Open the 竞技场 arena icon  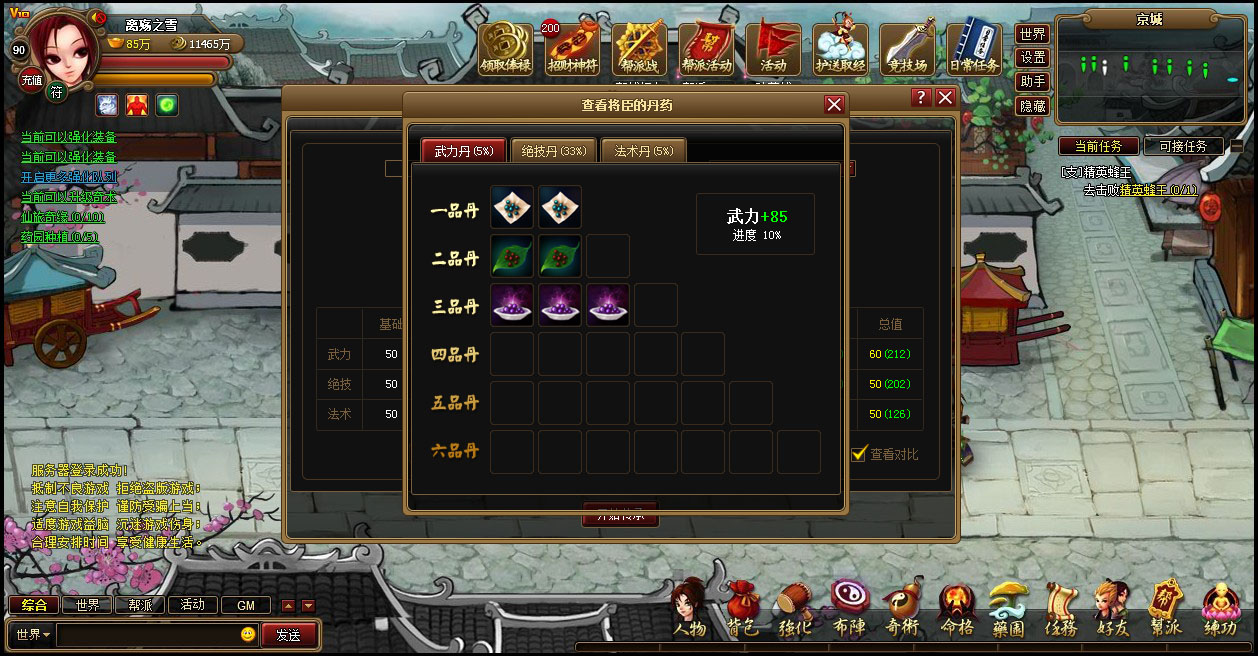[907, 49]
